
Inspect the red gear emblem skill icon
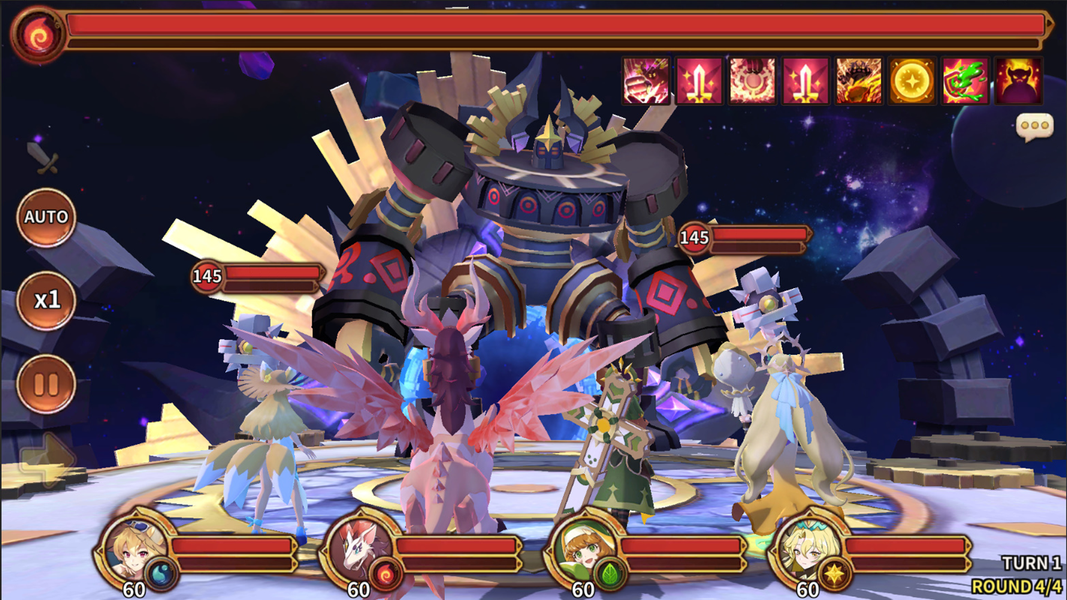coord(752,81)
